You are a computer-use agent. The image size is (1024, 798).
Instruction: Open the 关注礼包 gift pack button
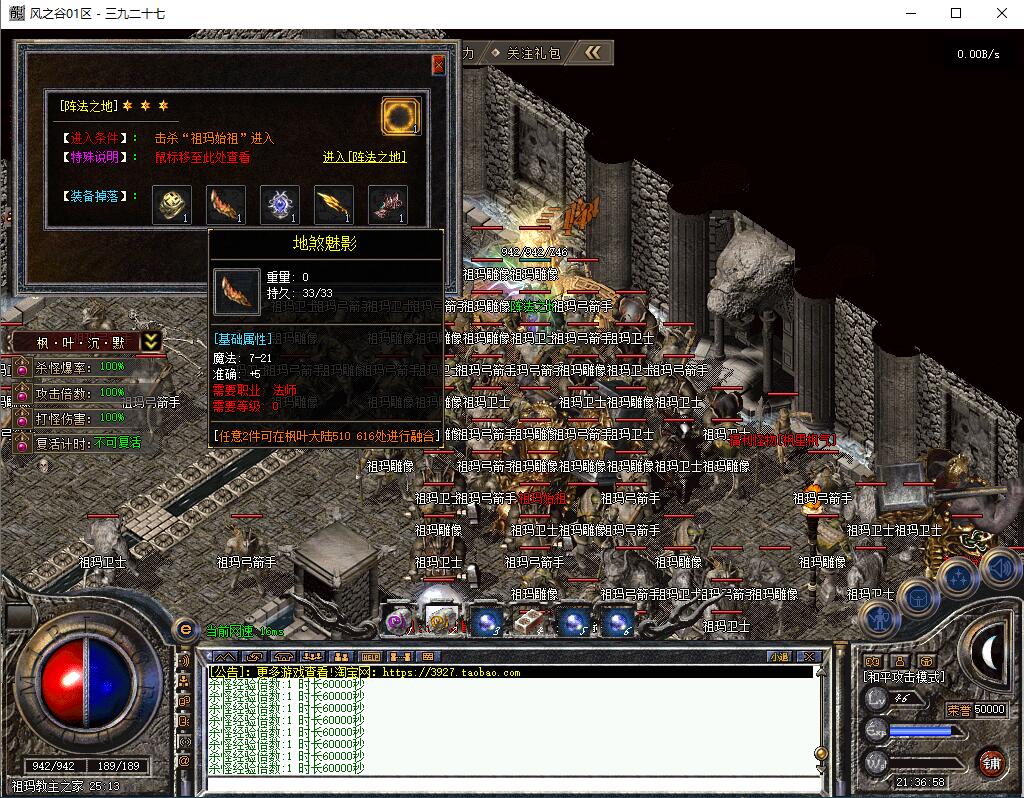point(534,53)
